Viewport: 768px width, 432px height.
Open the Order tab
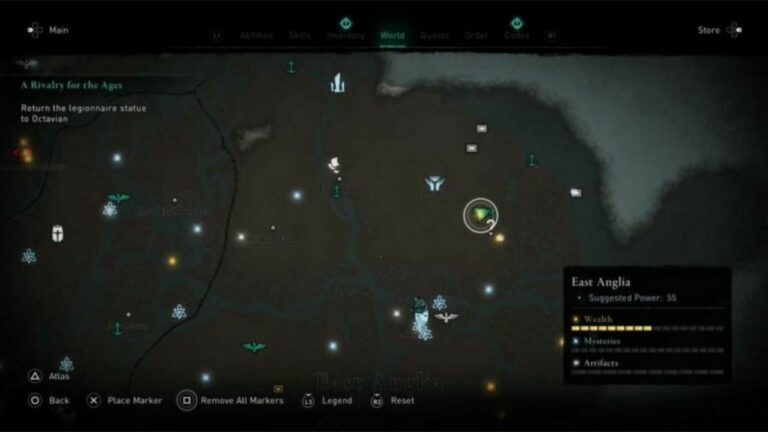coord(476,36)
